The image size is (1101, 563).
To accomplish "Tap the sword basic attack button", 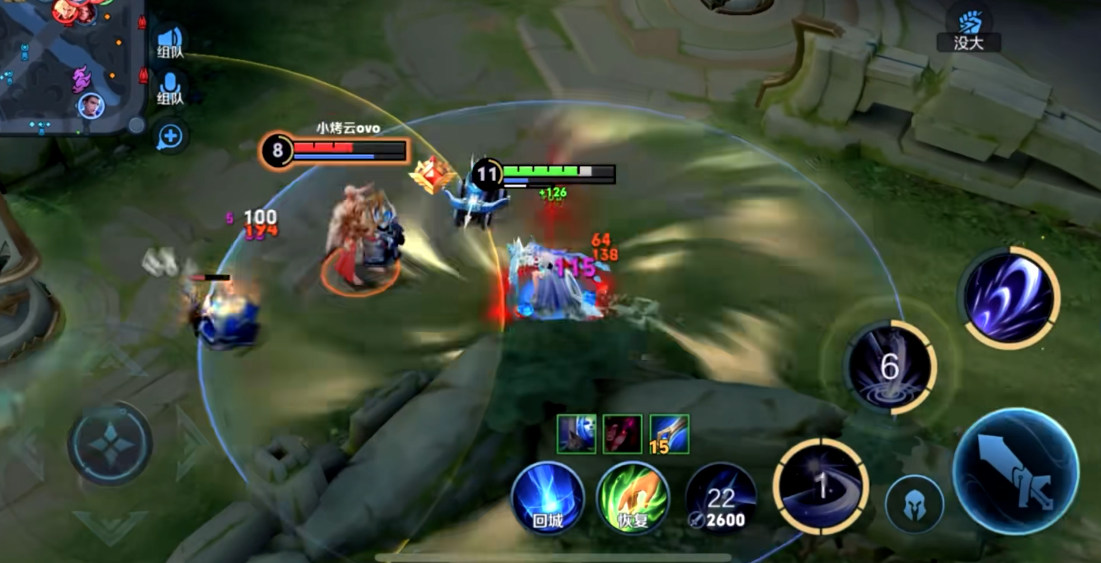I will (x=1015, y=471).
